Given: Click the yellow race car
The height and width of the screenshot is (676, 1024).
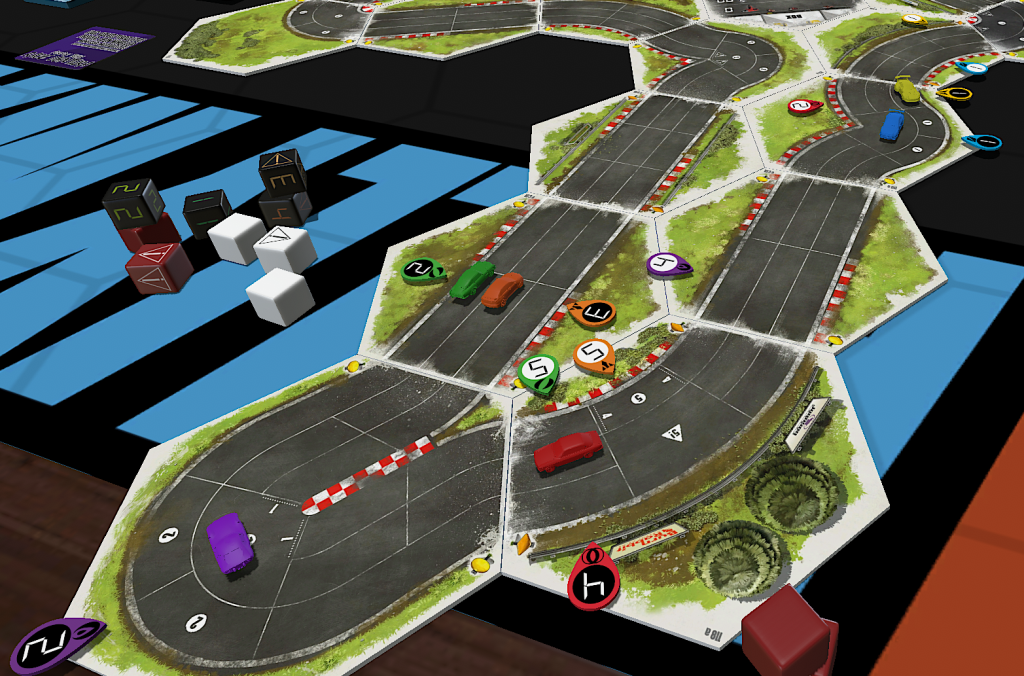Looking at the screenshot, I should coord(906,89).
